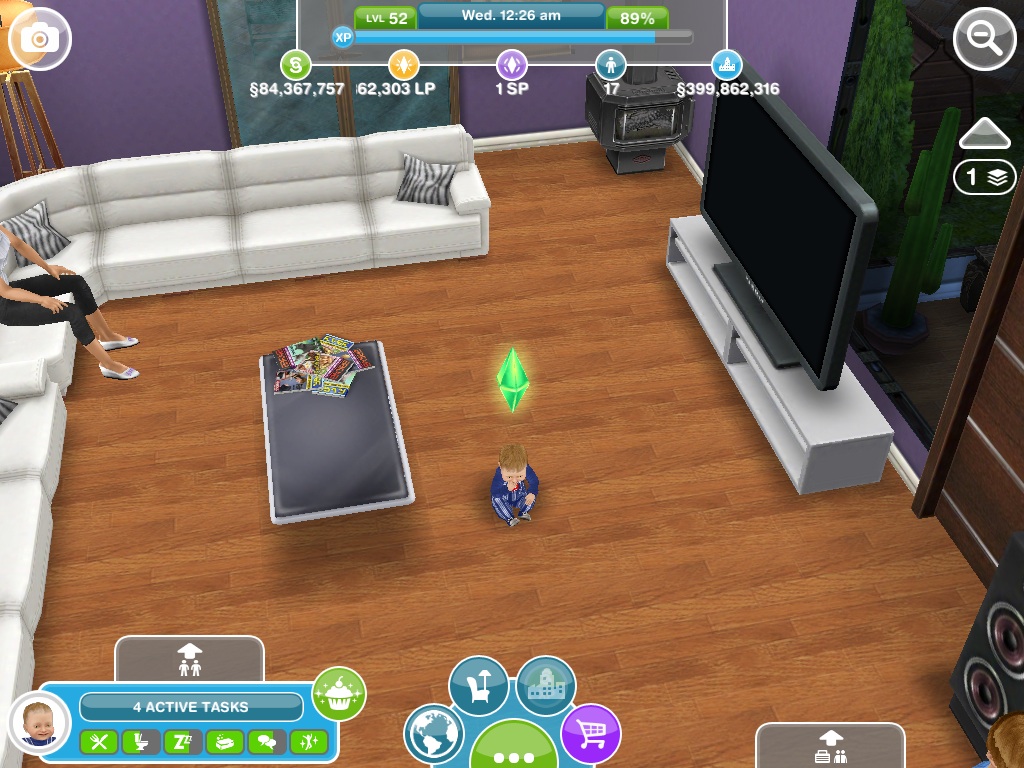Open the armchair and lamp furniture mode
This screenshot has width=1024, height=768.
(x=479, y=686)
